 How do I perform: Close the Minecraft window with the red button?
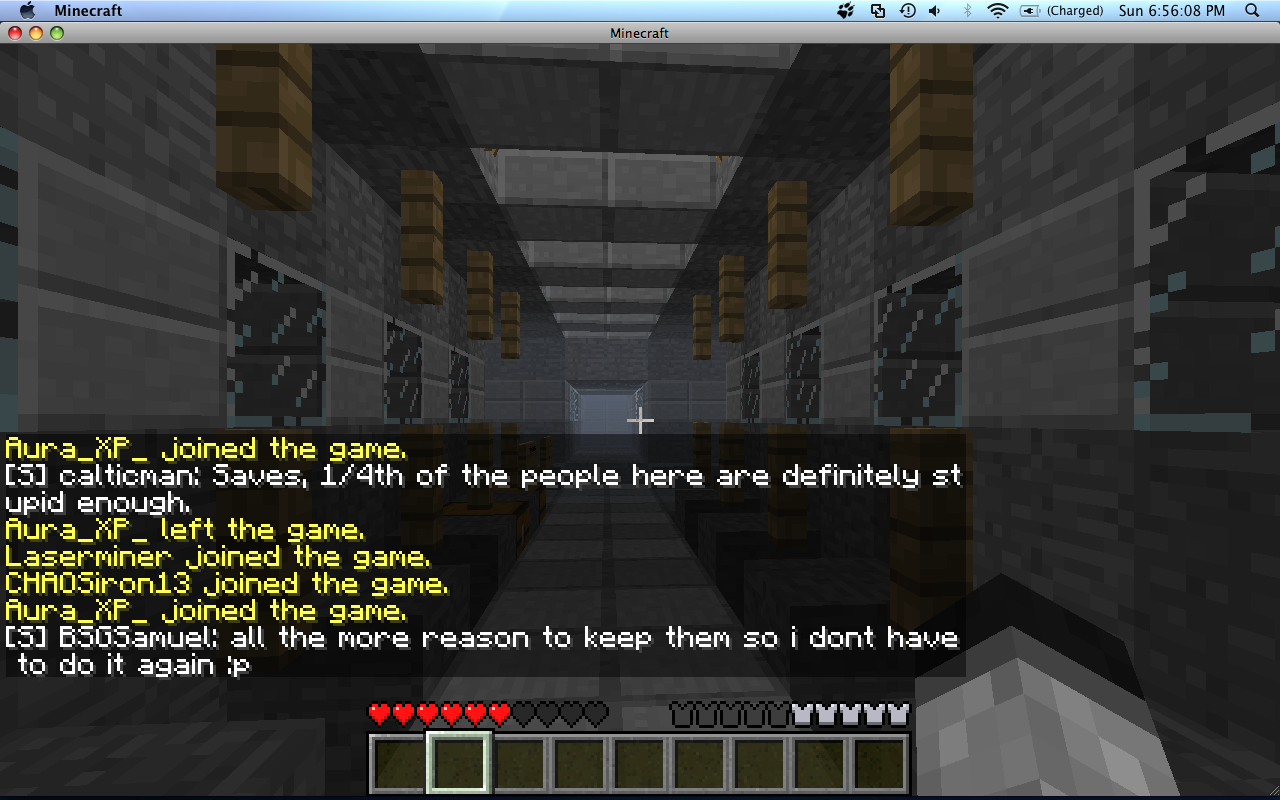coord(15,33)
